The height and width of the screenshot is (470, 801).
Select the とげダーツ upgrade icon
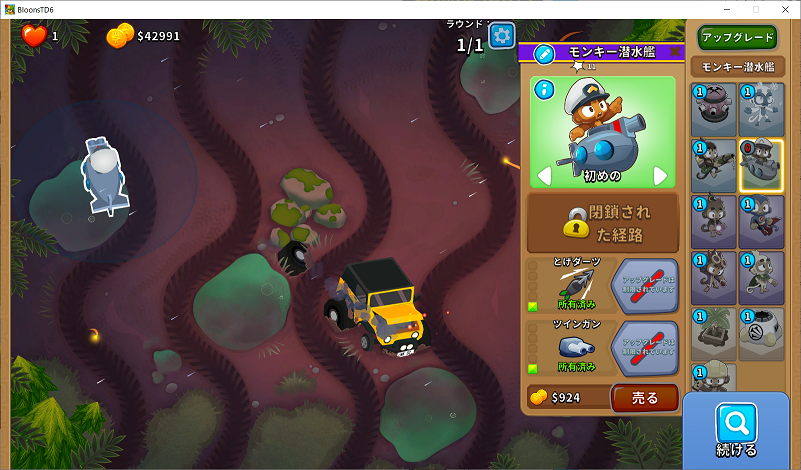click(576, 284)
